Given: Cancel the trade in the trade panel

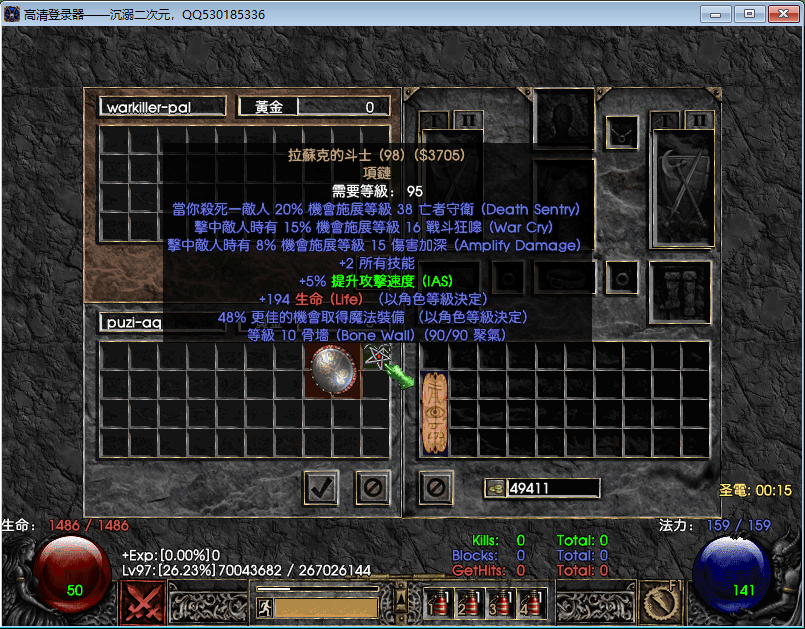Looking at the screenshot, I should tap(373, 488).
